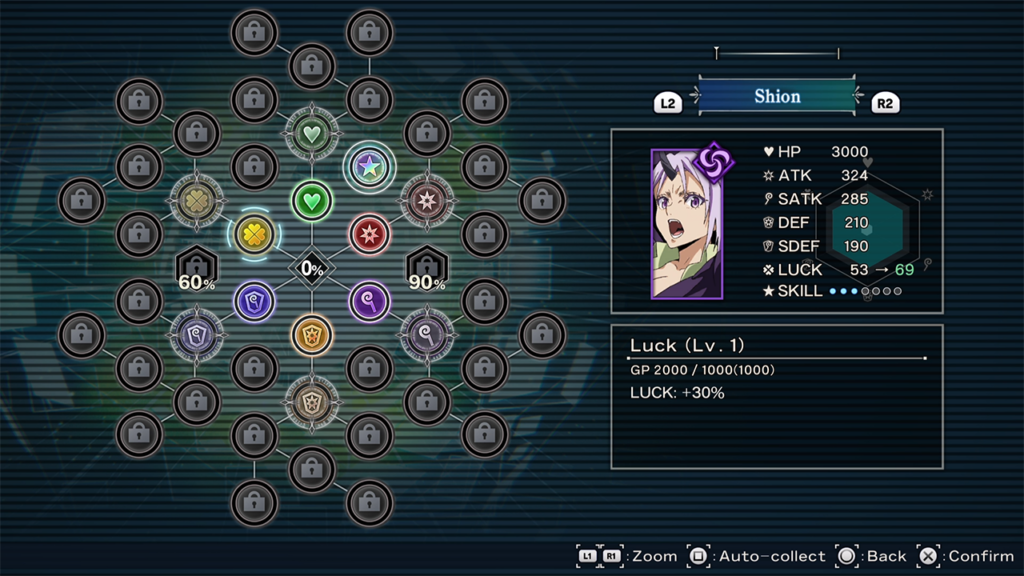Pick the red ATK star node
This screenshot has height=576, width=1024.
coord(369,235)
